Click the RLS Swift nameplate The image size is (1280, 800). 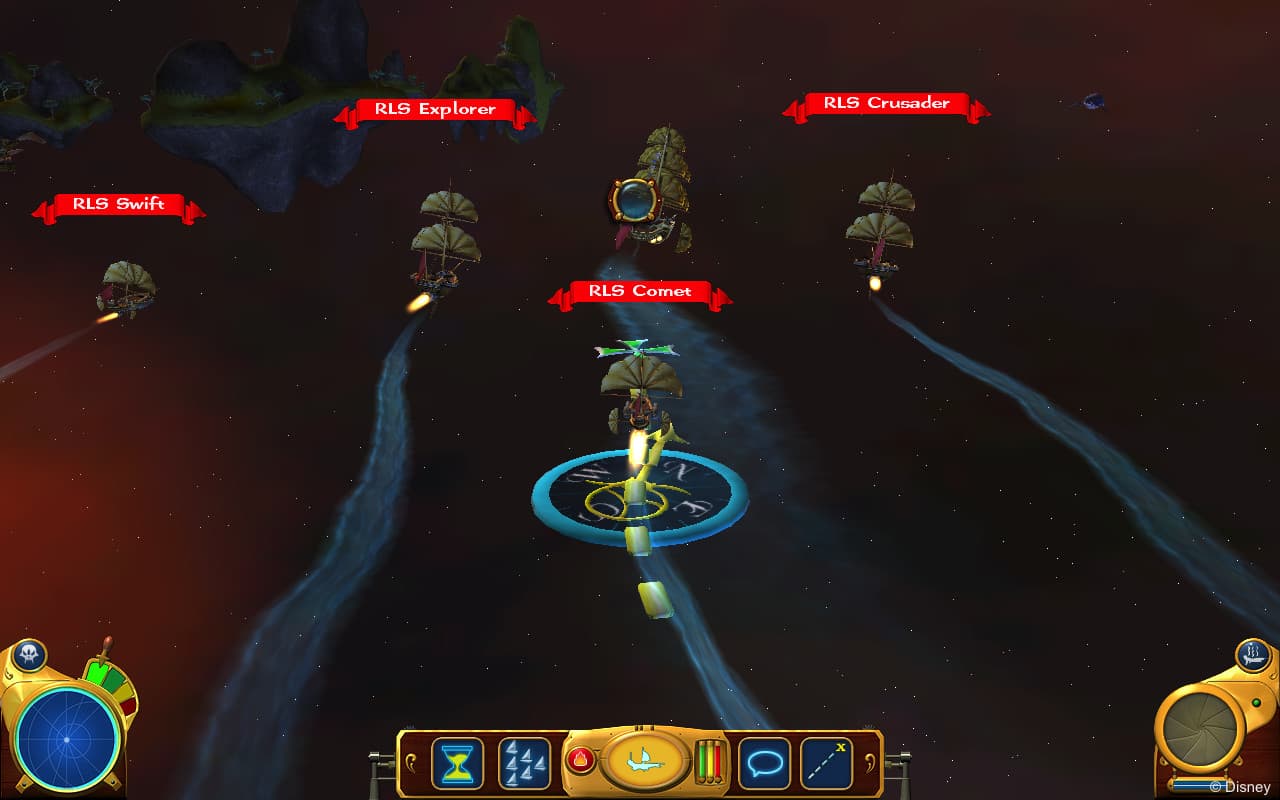pyautogui.click(x=120, y=204)
